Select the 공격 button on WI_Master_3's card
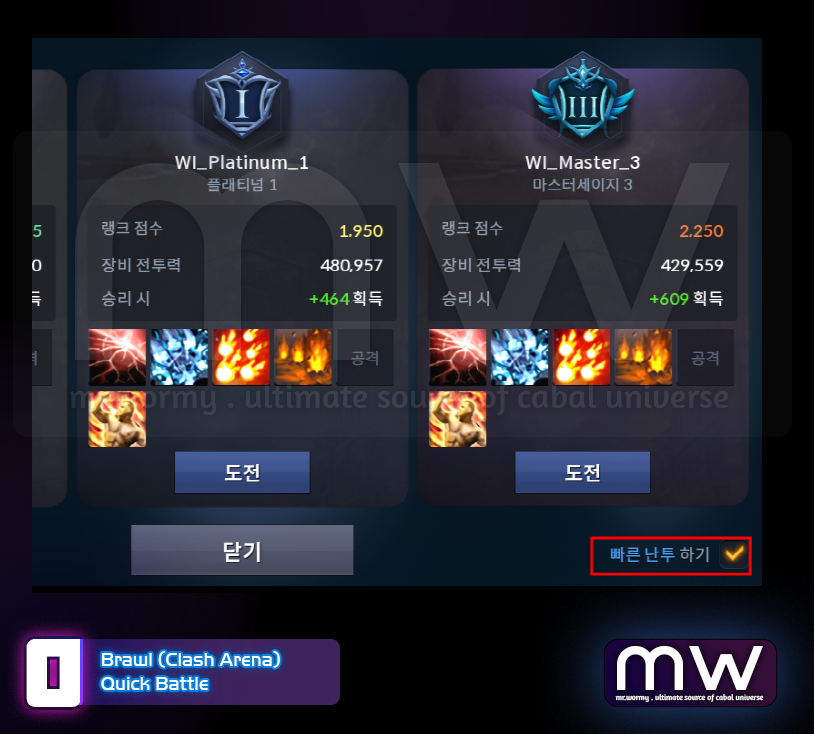 [706, 357]
